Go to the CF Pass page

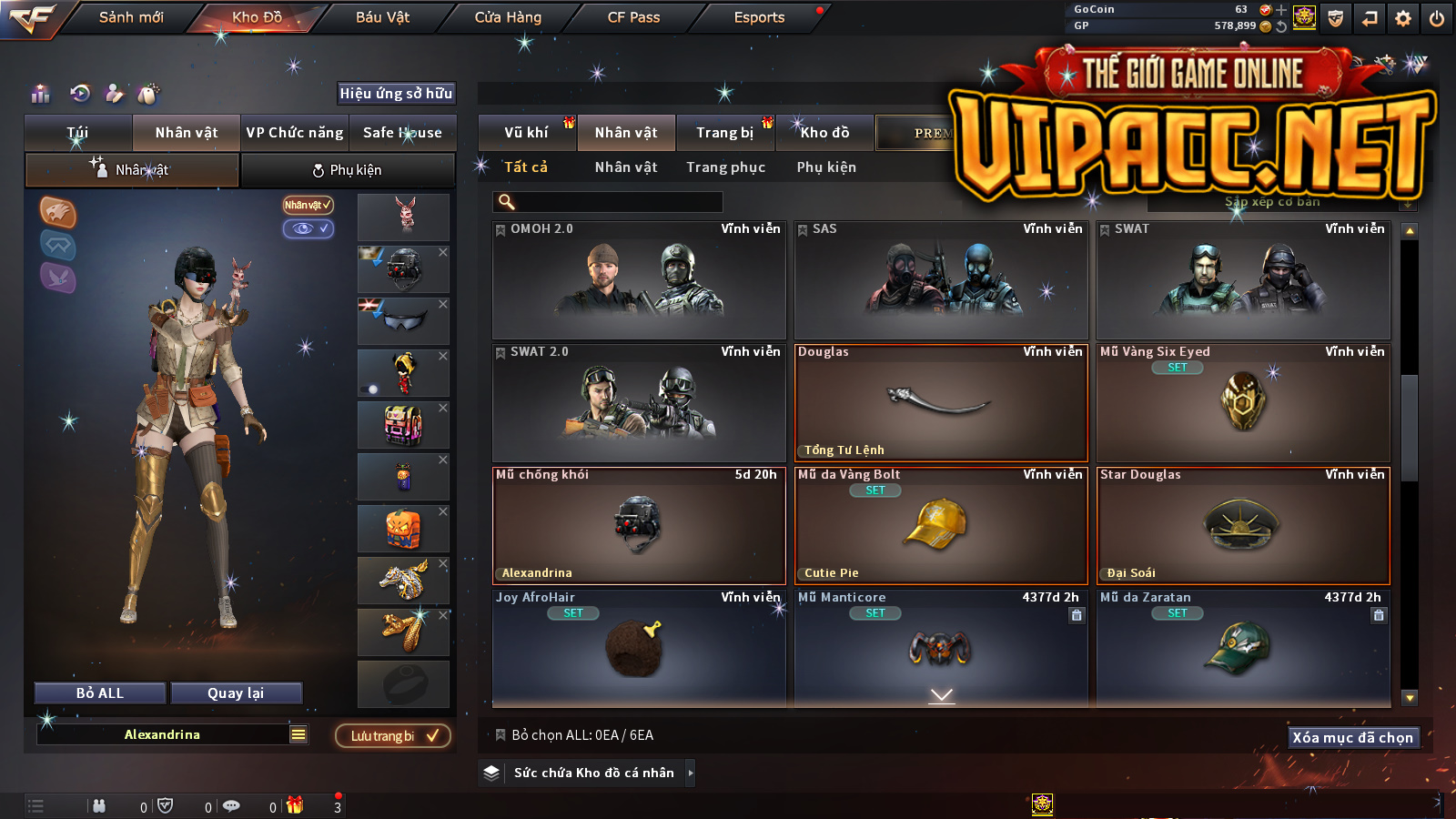tap(633, 17)
